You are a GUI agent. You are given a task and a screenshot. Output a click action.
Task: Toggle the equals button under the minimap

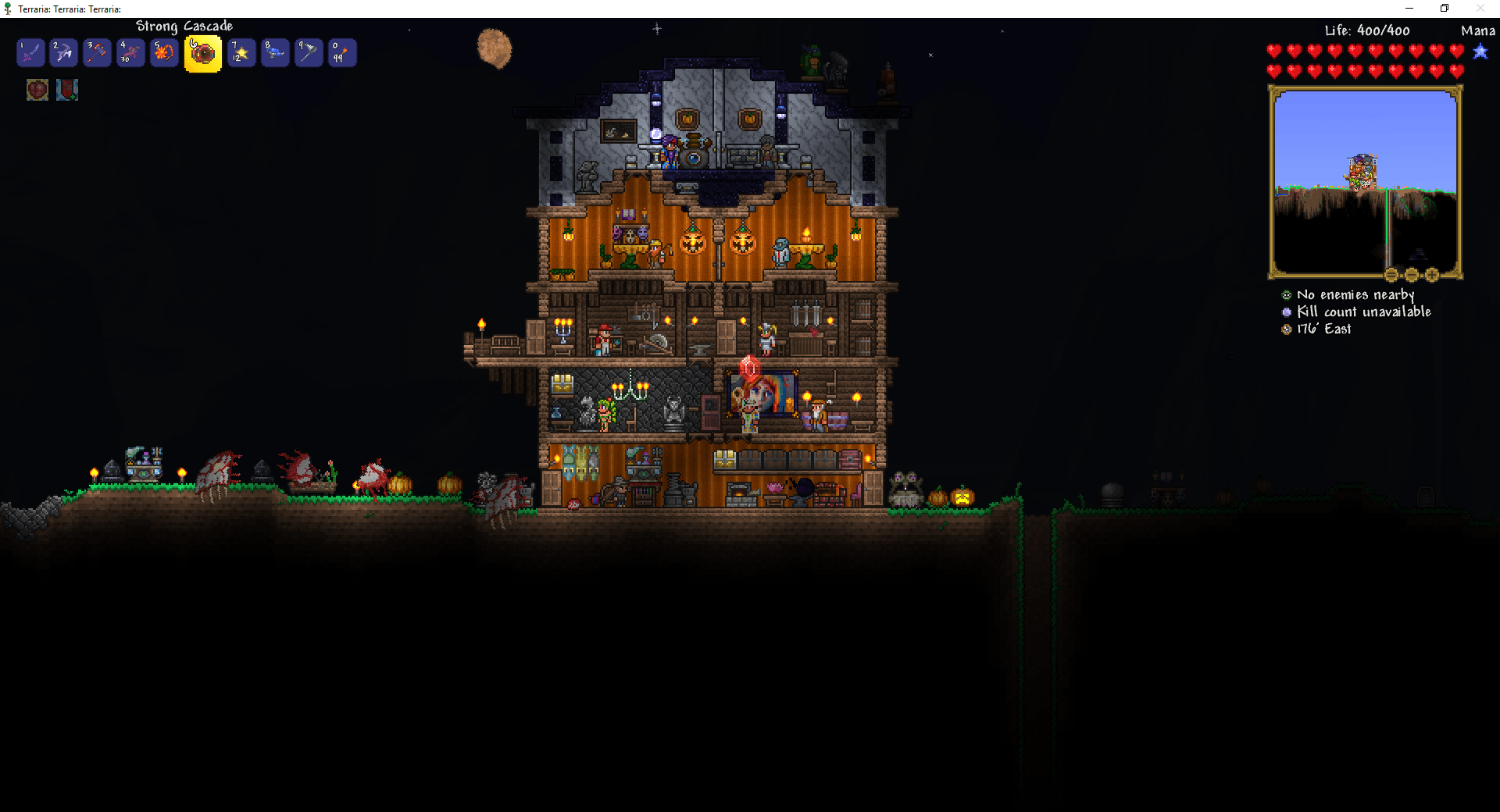tap(1391, 274)
